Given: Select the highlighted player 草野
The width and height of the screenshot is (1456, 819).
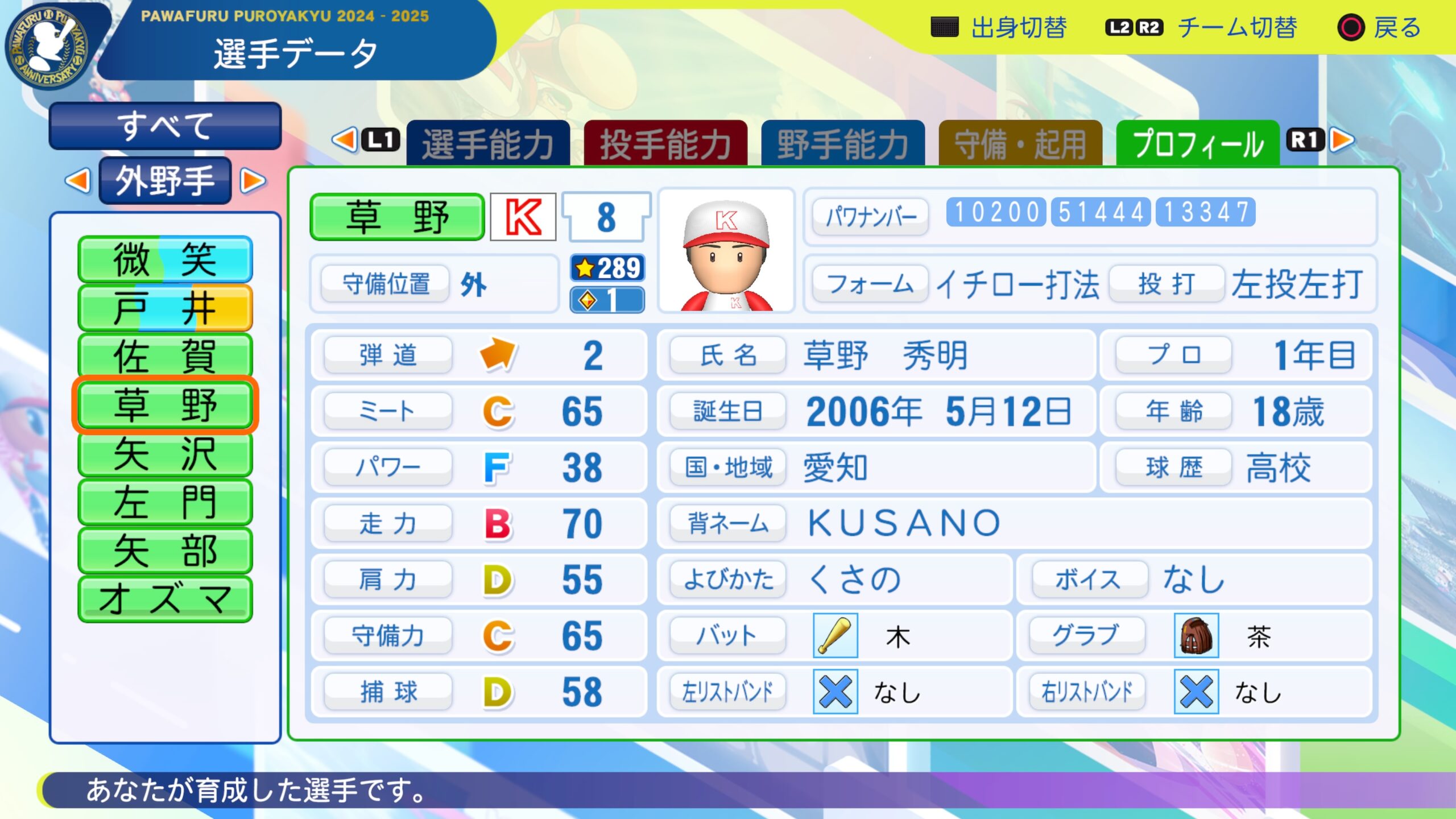Looking at the screenshot, I should coord(165,405).
